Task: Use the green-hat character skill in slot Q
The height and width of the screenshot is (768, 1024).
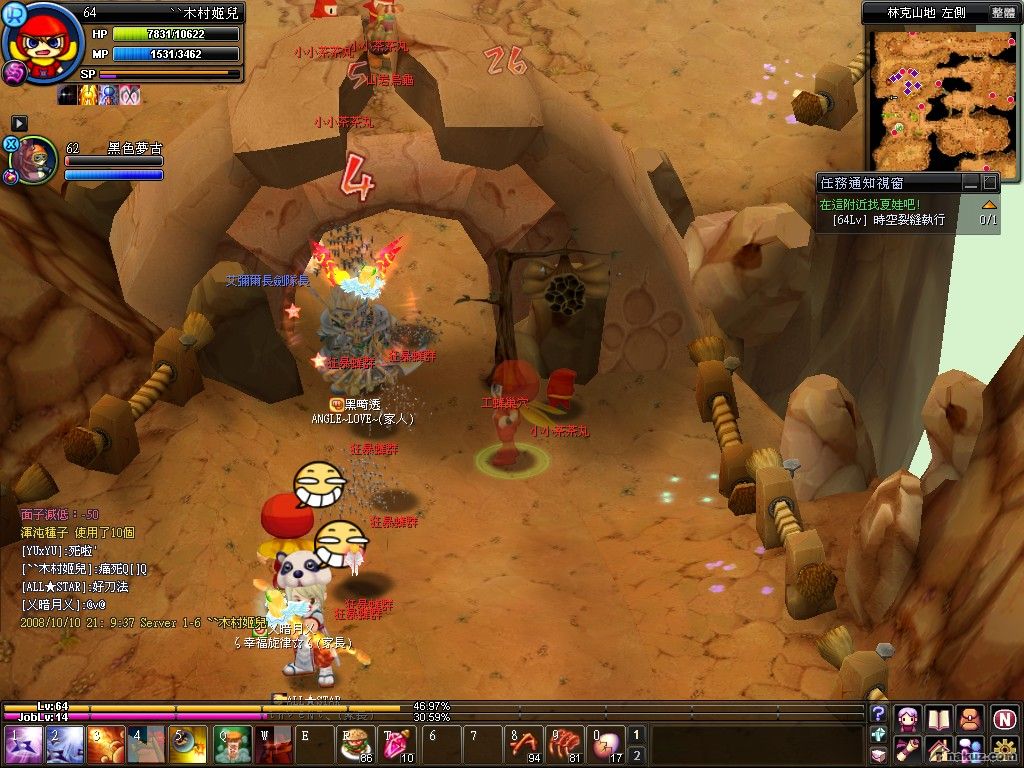Action: pyautogui.click(x=232, y=746)
